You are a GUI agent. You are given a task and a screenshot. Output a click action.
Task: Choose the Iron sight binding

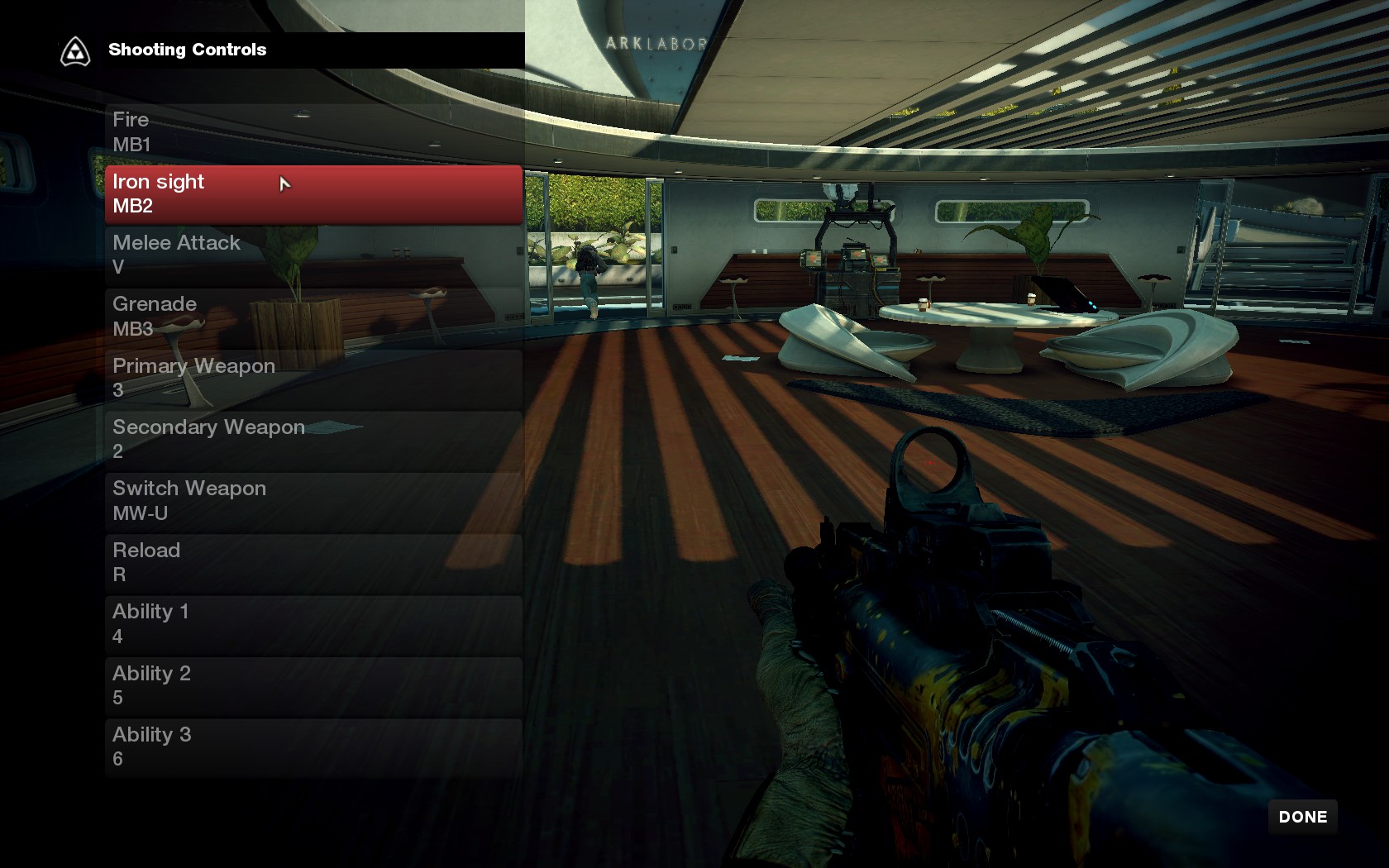click(313, 194)
